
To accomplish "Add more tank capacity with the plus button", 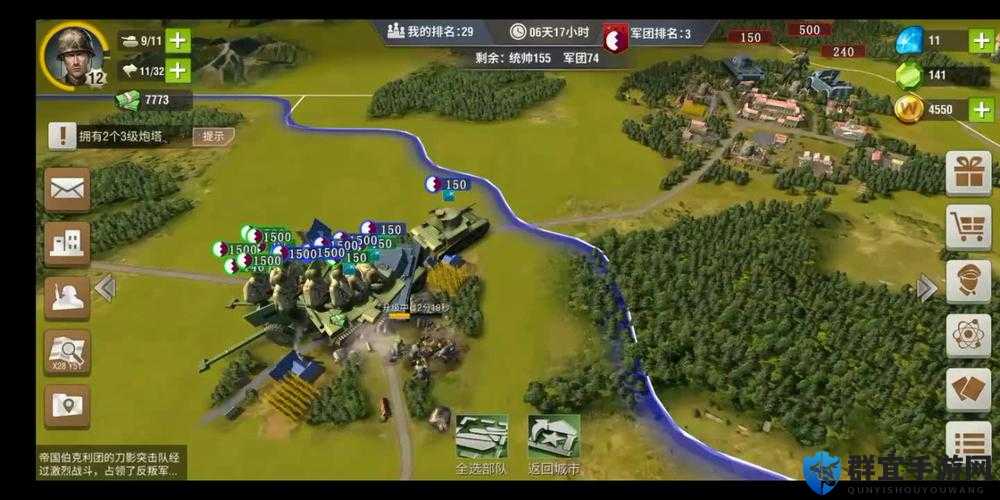I will (178, 41).
